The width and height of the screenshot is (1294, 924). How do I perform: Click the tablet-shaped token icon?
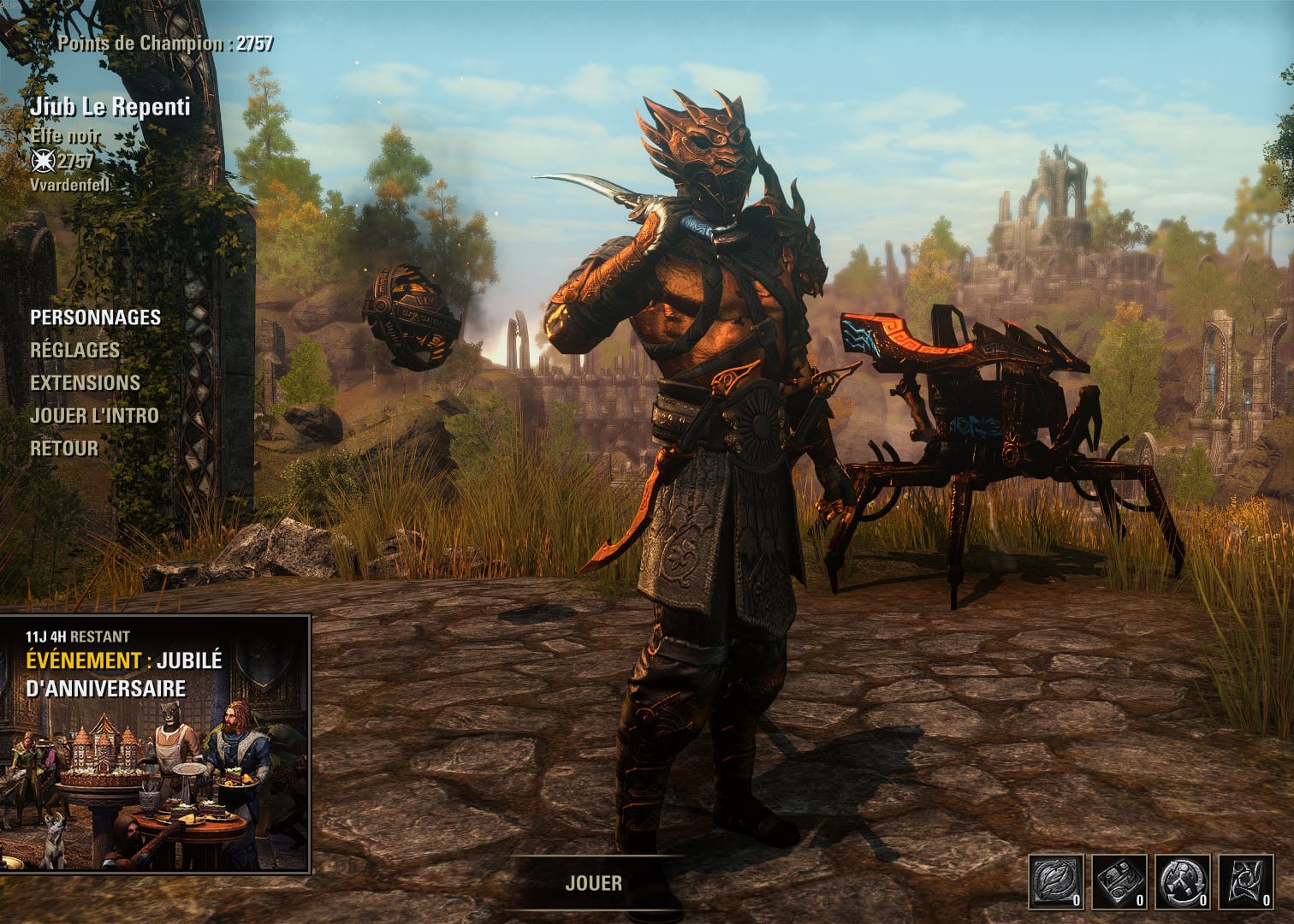coord(1120,882)
